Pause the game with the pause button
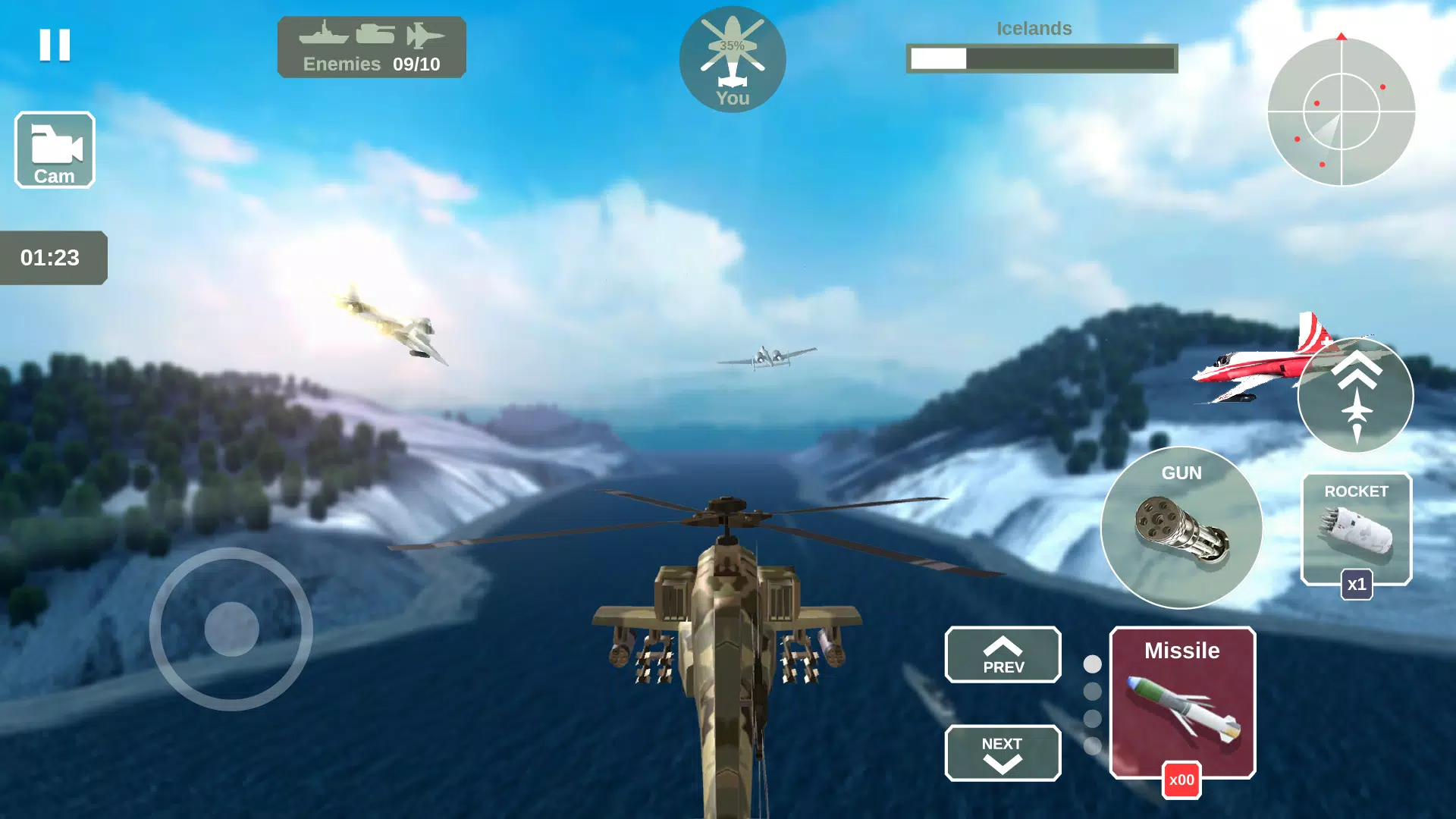The image size is (1456, 819). [x=54, y=47]
